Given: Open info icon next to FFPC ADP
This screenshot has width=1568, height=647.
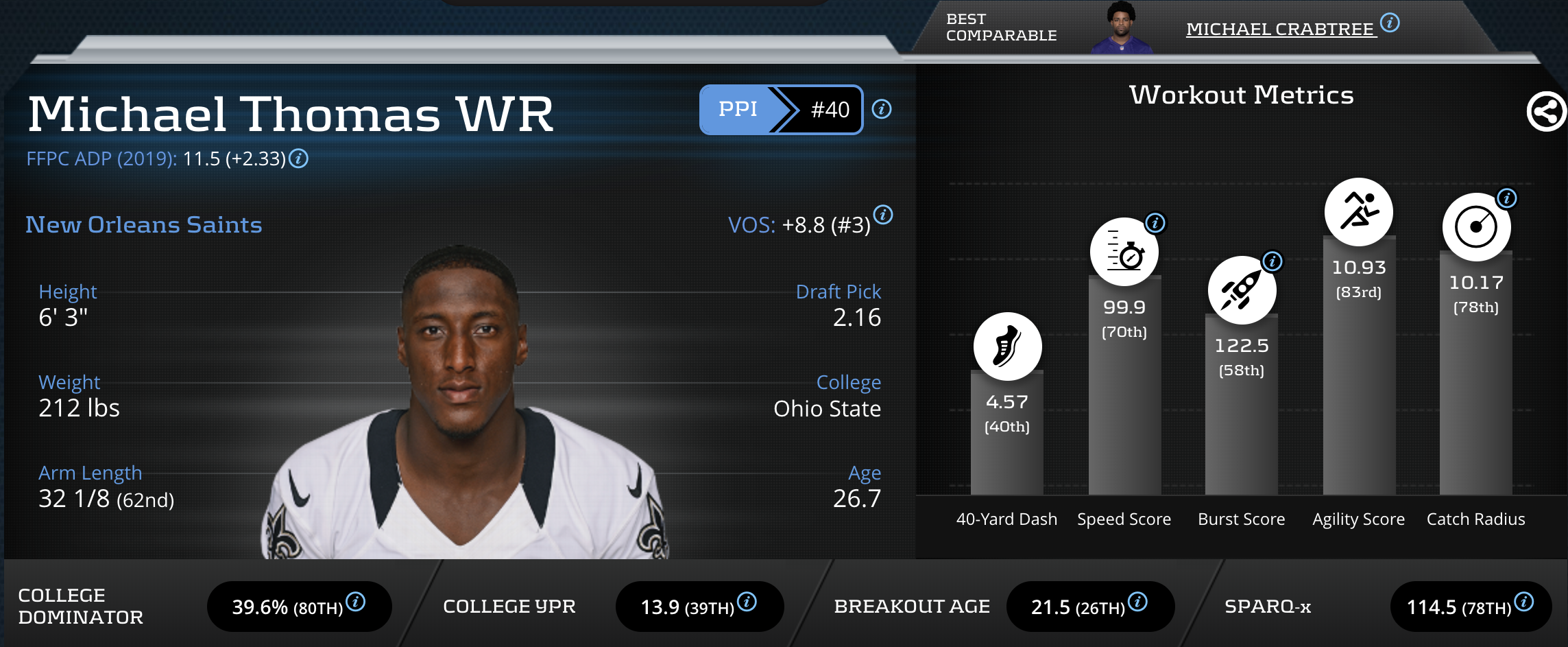Looking at the screenshot, I should click(298, 158).
